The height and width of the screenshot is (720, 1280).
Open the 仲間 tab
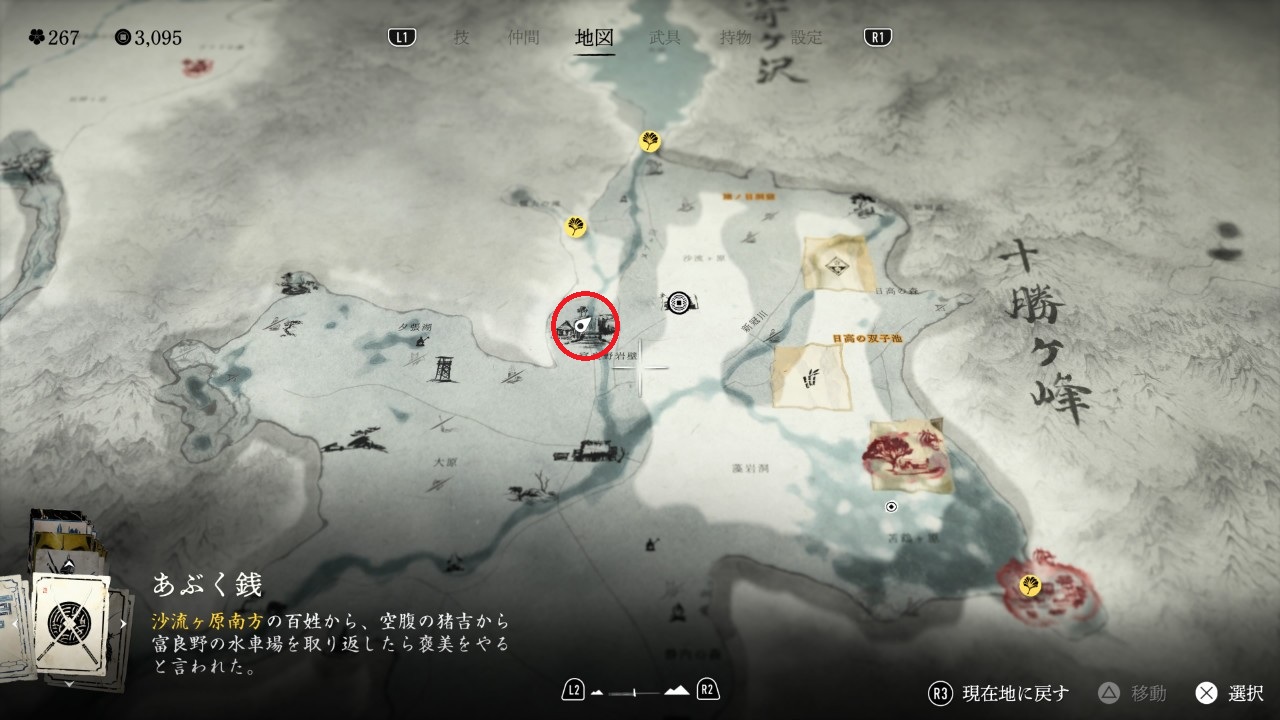click(523, 38)
